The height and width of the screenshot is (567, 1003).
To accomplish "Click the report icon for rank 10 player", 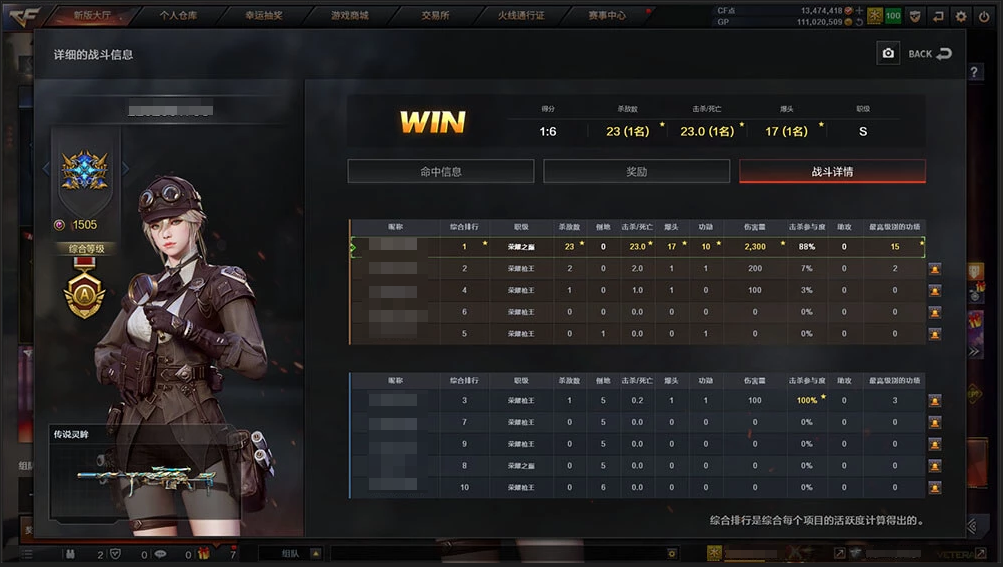I will [935, 487].
